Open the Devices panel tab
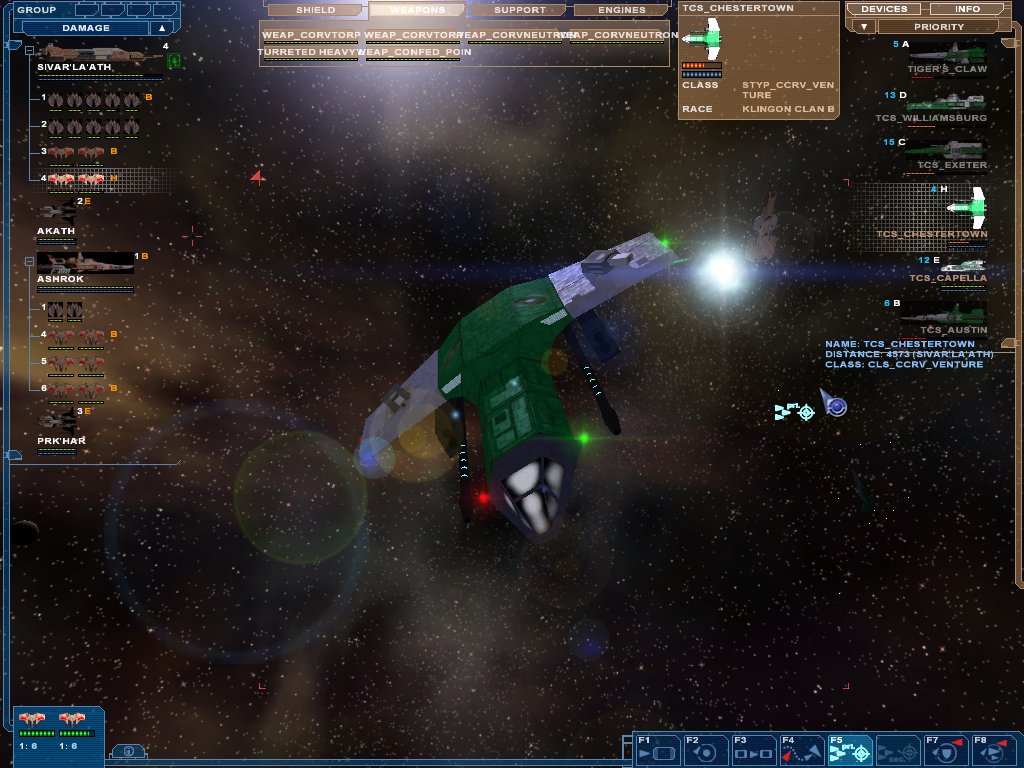 (883, 9)
